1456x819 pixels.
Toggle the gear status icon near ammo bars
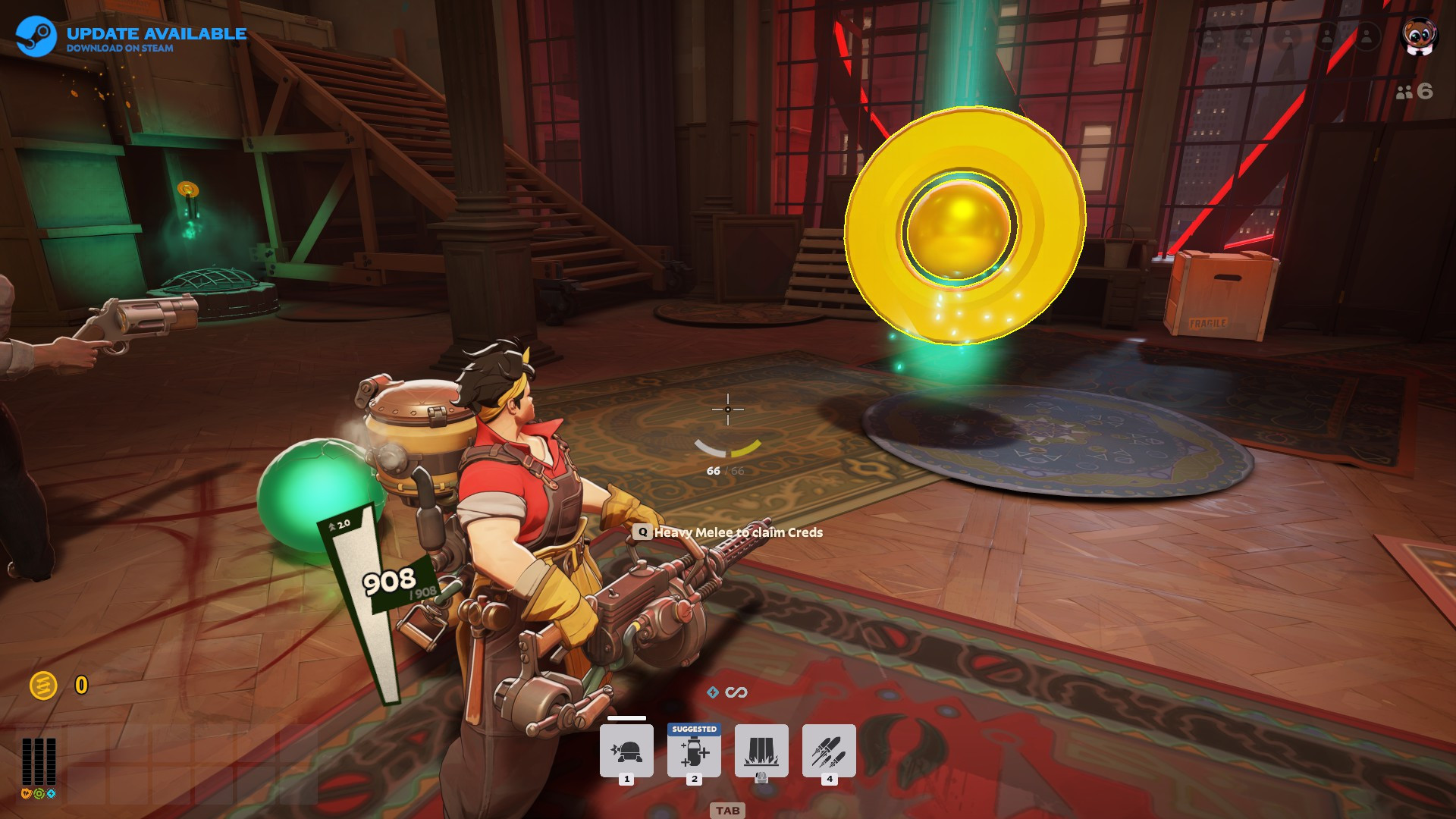(x=39, y=794)
